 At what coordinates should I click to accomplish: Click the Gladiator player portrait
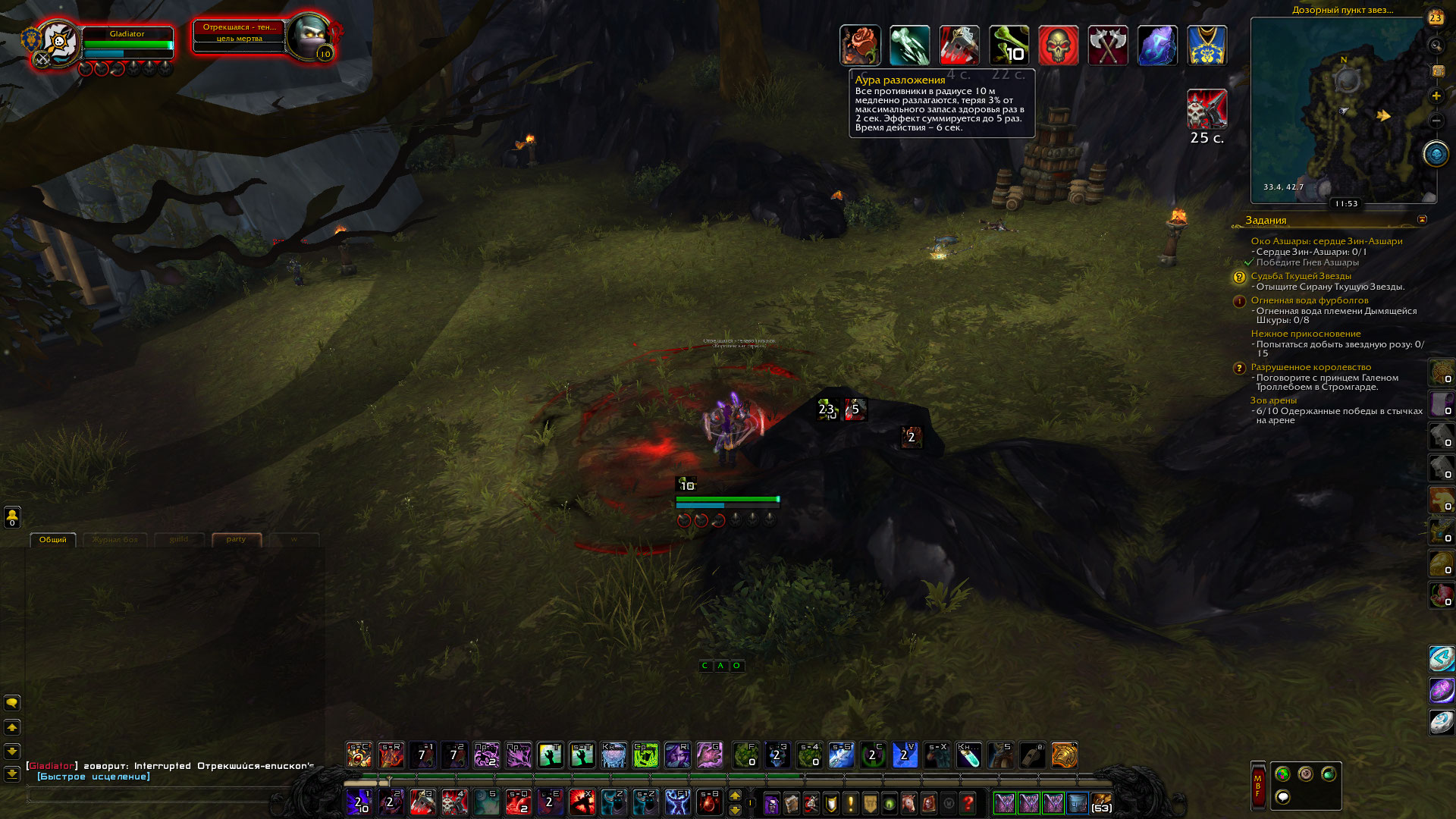(x=58, y=42)
